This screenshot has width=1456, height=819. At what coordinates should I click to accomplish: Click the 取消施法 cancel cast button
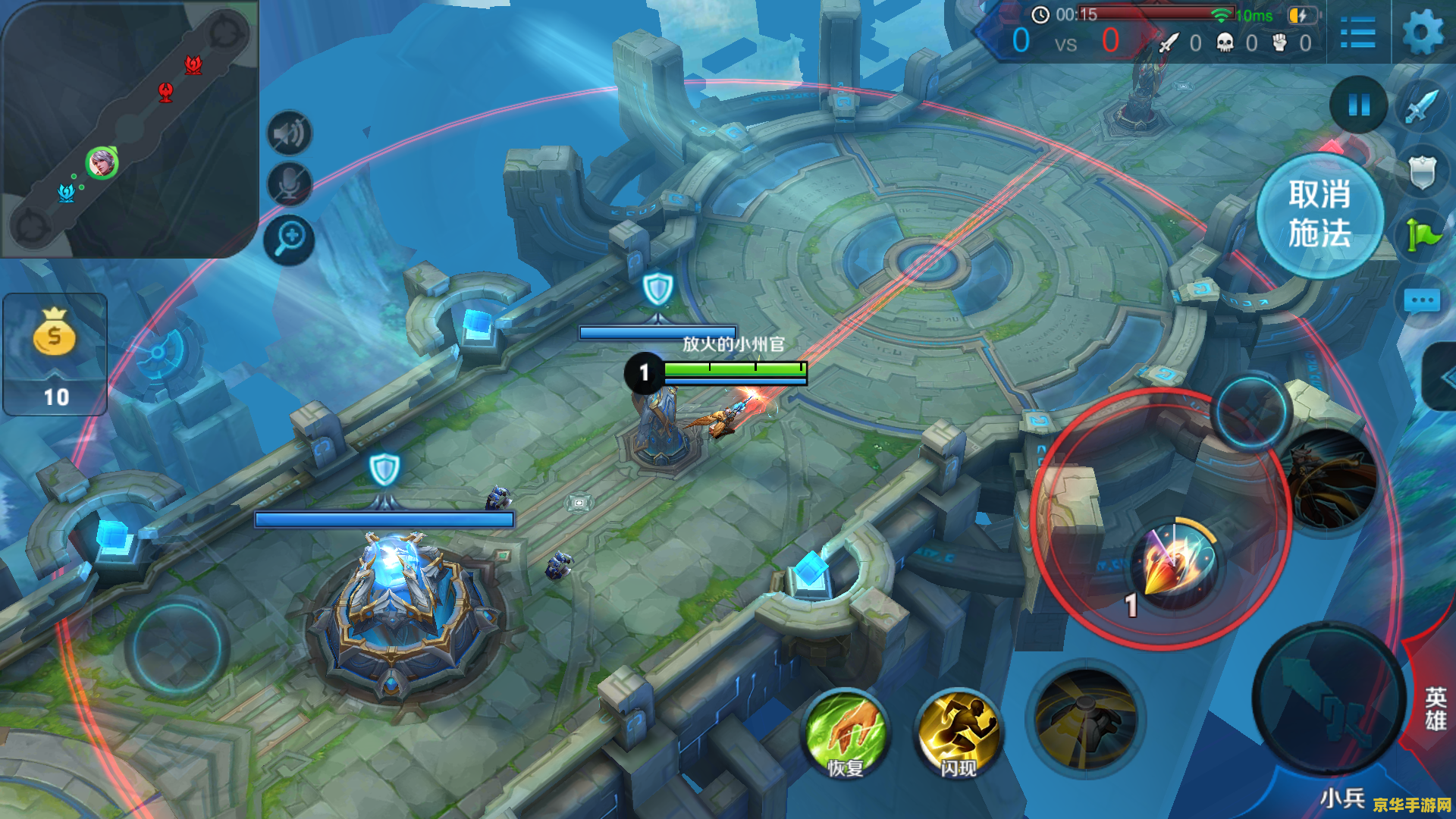tap(1319, 215)
